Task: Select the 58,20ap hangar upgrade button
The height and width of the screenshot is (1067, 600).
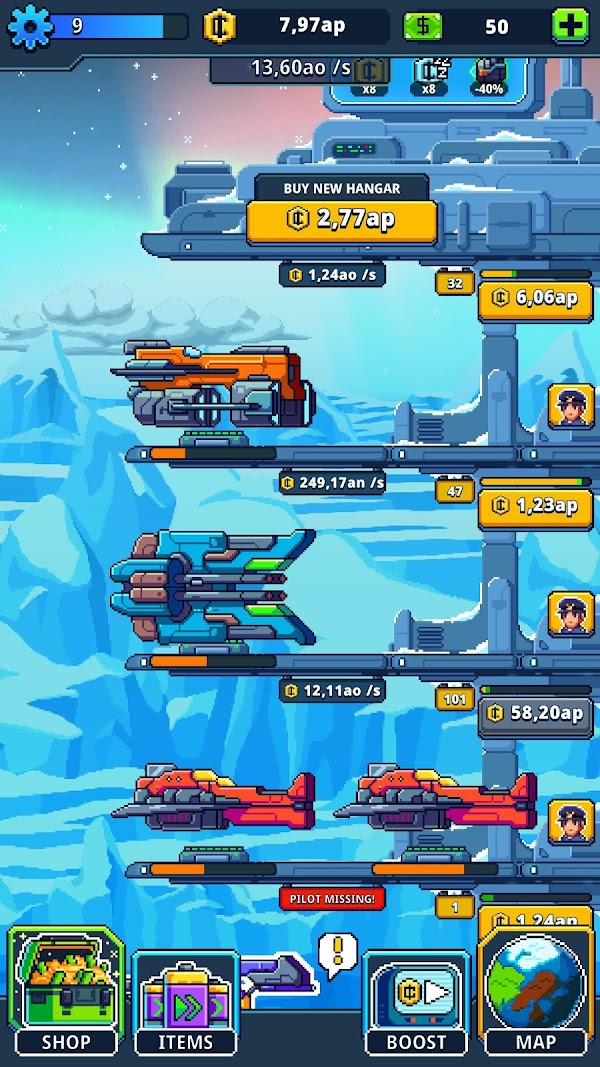Action: point(534,714)
